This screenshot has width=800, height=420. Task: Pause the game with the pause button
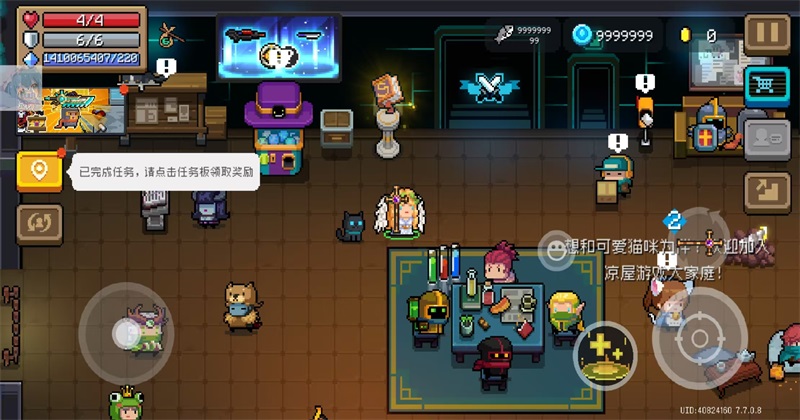(x=767, y=33)
